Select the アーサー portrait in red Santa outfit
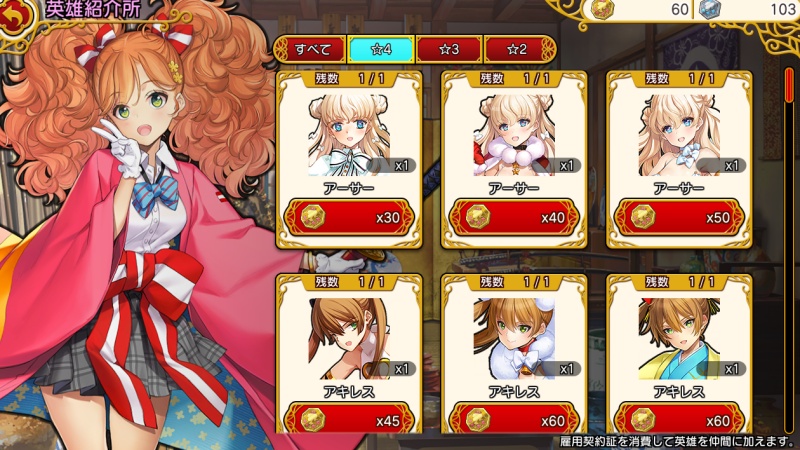The width and height of the screenshot is (800, 450). pyautogui.click(x=511, y=133)
